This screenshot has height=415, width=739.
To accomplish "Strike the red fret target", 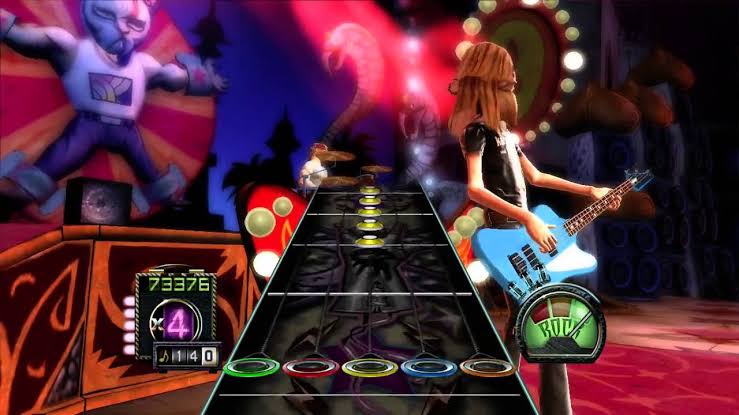I will [309, 367].
